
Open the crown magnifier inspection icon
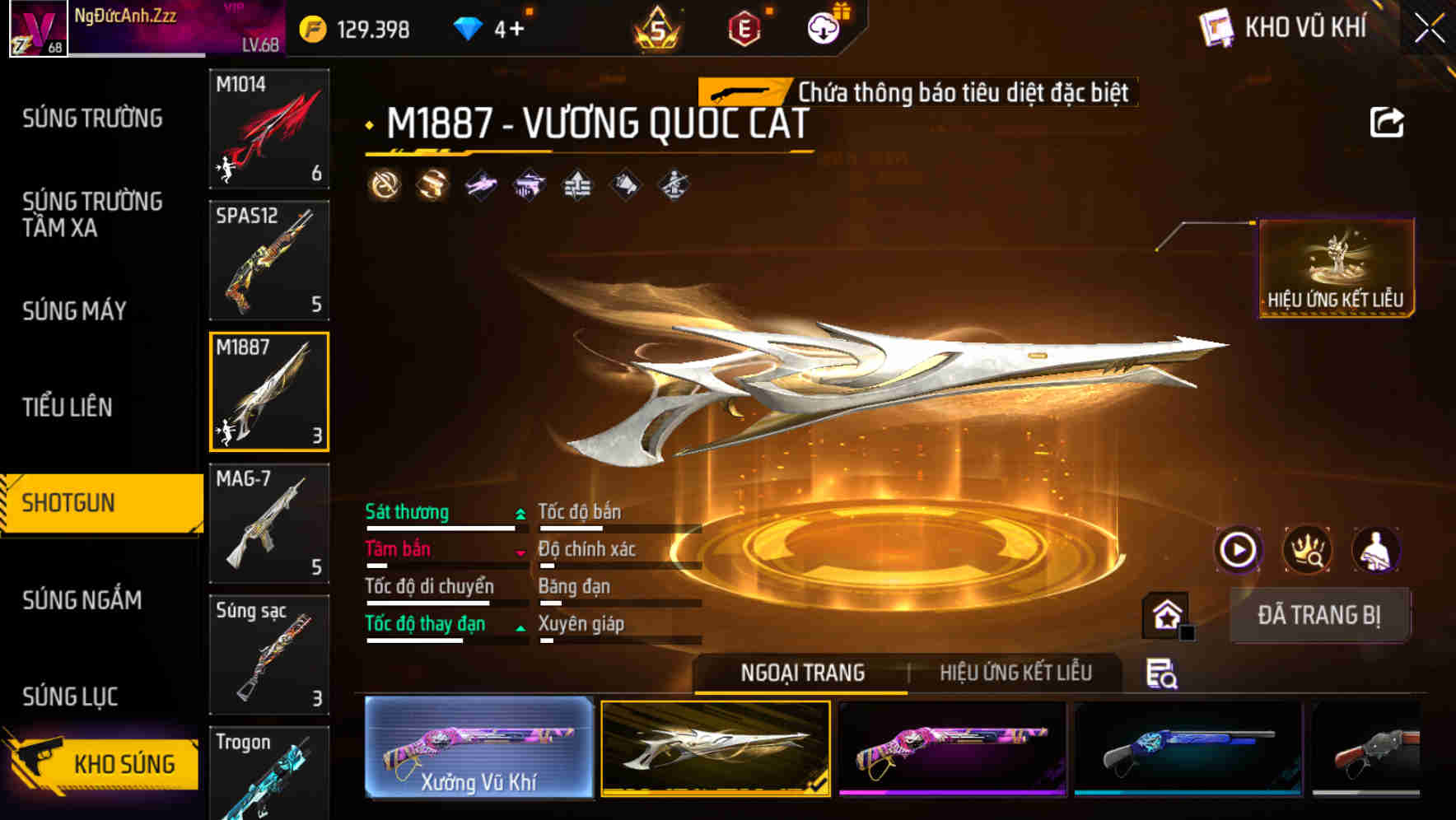pyautogui.click(x=1309, y=550)
